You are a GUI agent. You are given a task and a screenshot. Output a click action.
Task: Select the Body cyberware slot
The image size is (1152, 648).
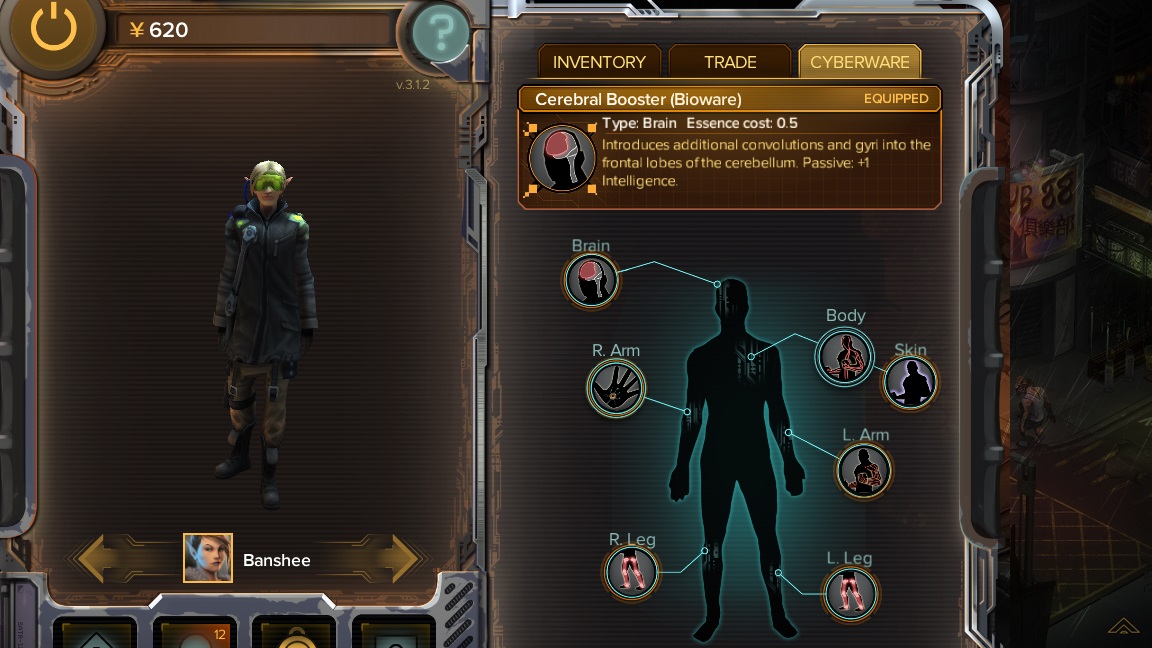coord(845,357)
